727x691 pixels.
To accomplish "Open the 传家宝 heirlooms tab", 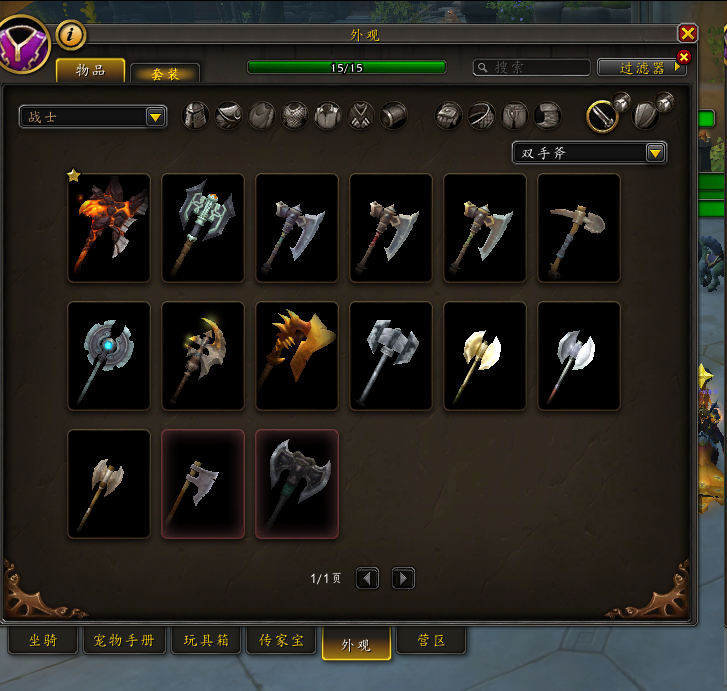I will [282, 641].
